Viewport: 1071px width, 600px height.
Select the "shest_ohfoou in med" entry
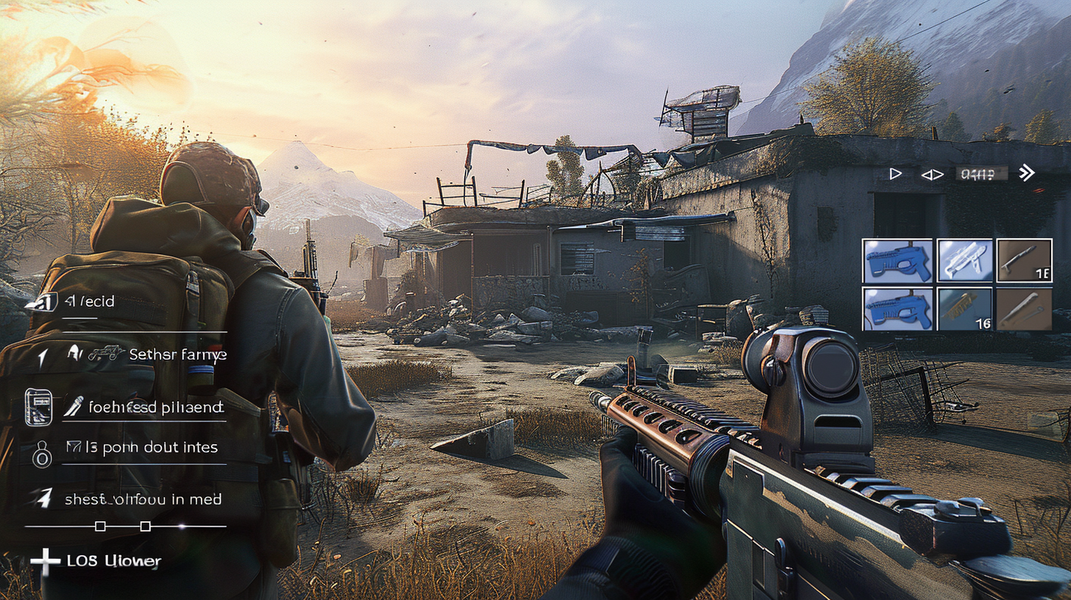pos(143,499)
